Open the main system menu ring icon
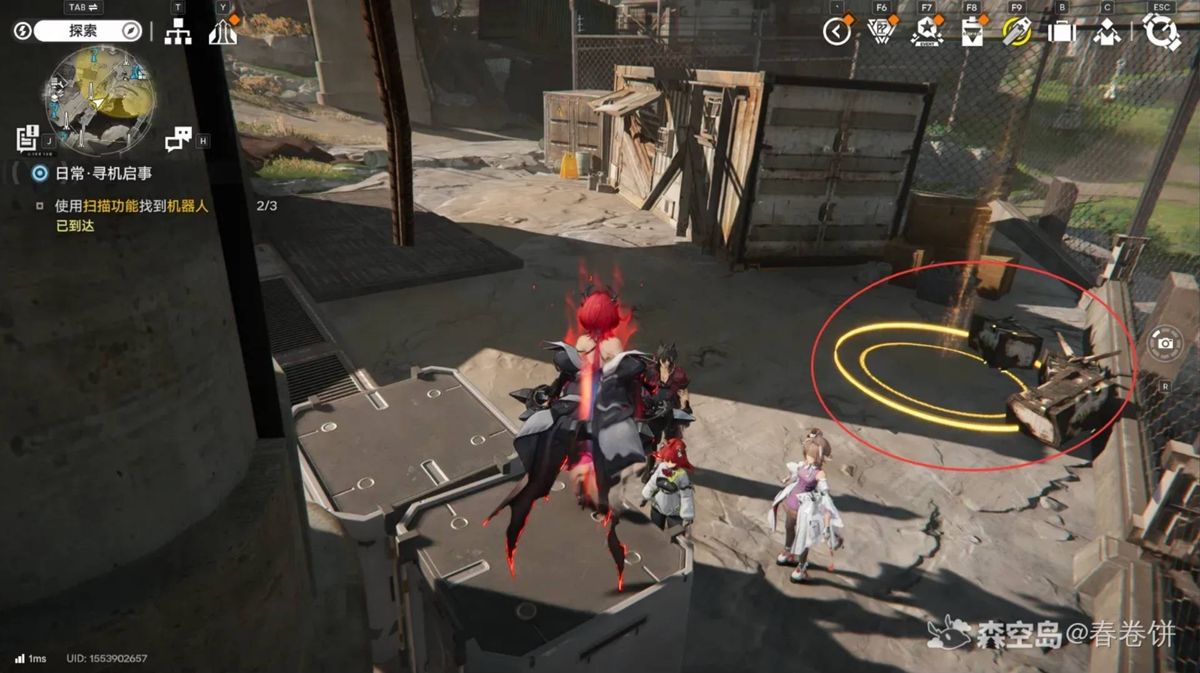The width and height of the screenshot is (1200, 673). pyautogui.click(x=1161, y=31)
